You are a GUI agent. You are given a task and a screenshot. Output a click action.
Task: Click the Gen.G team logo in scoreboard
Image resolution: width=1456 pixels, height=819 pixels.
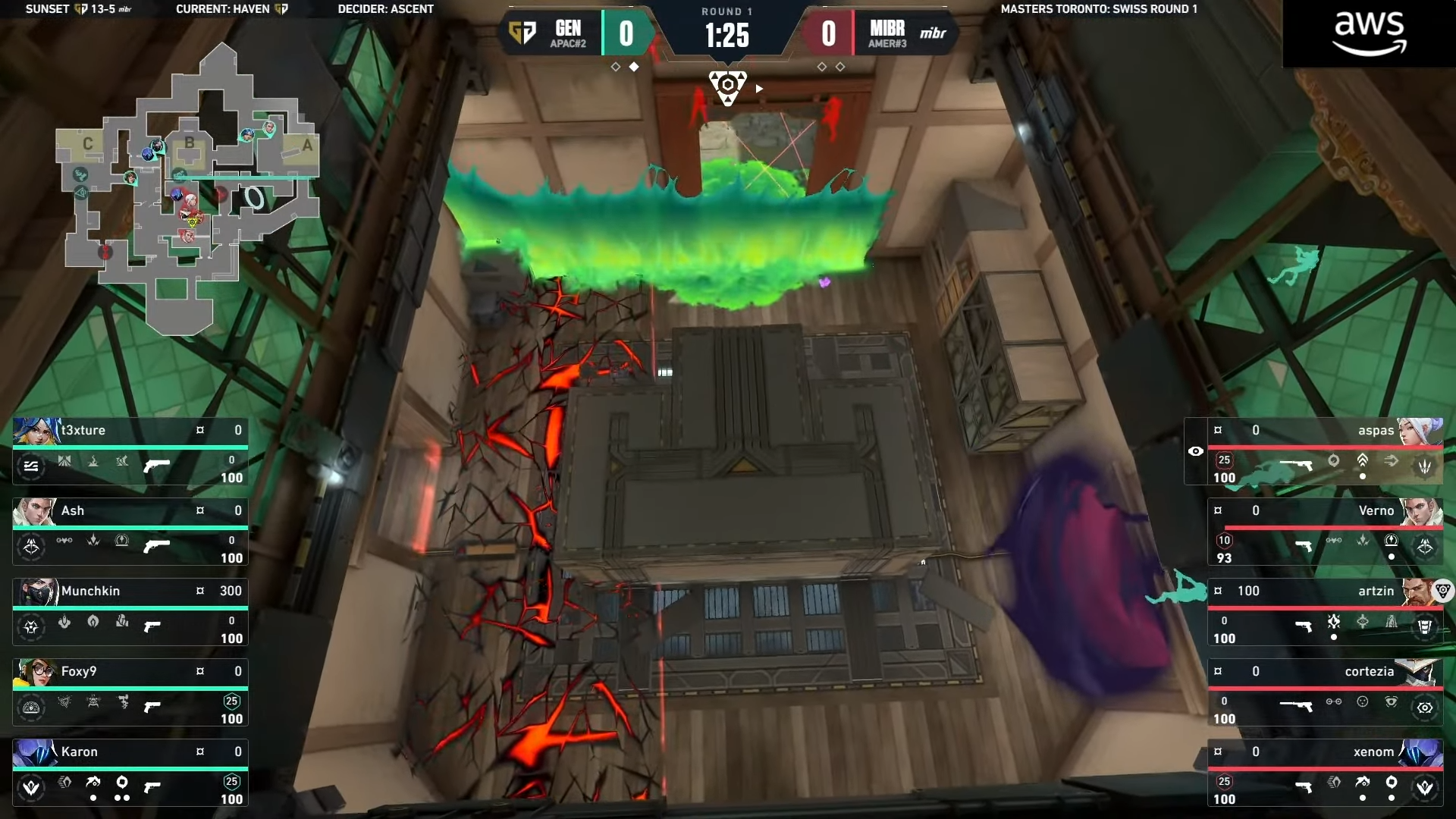522,33
